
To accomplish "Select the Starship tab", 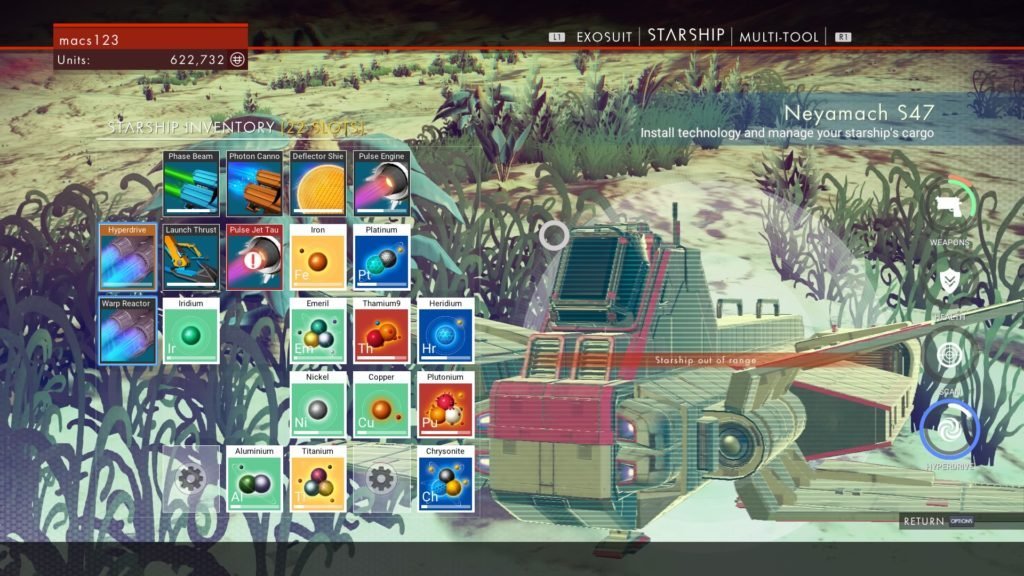I will pos(686,35).
